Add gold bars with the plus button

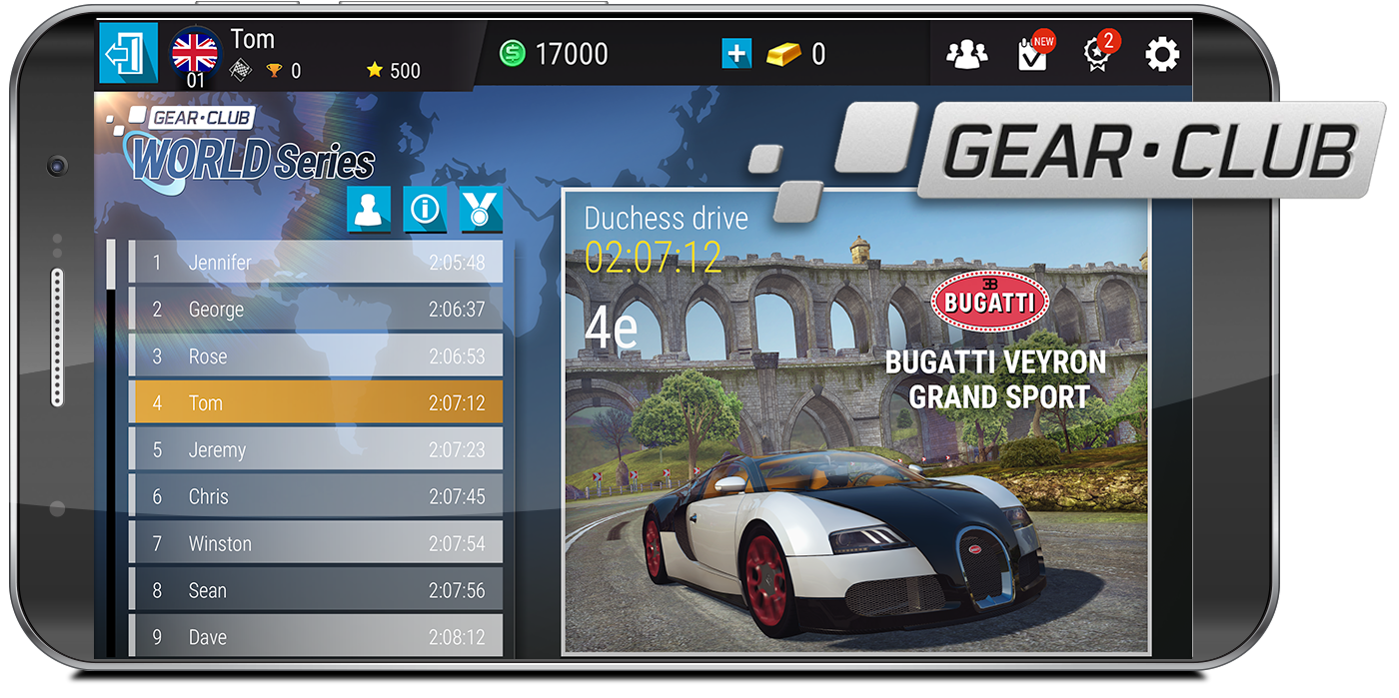click(736, 53)
